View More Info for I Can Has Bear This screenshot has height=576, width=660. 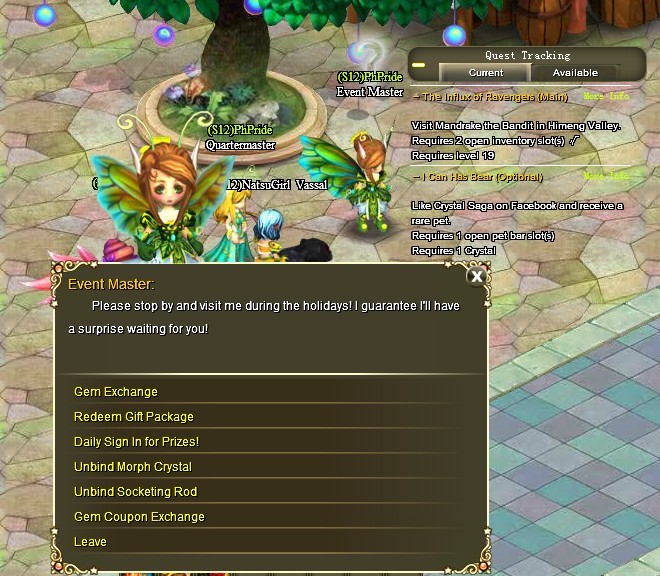(606, 177)
